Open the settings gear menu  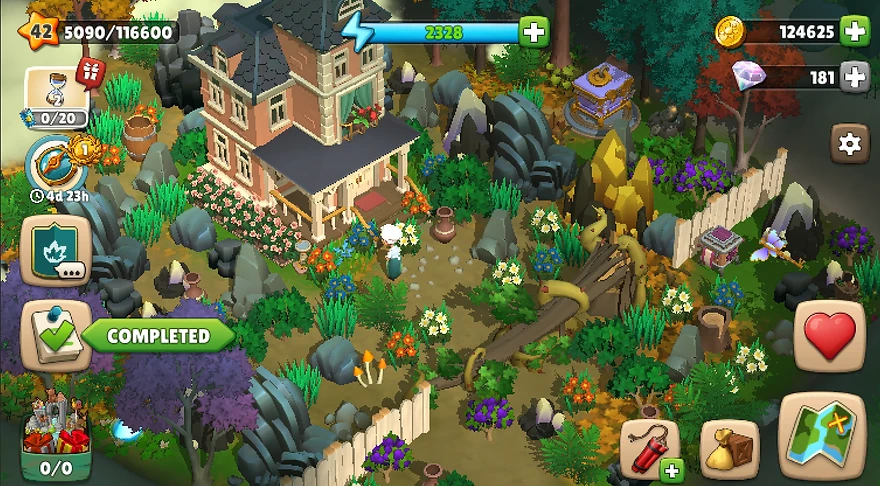click(849, 144)
